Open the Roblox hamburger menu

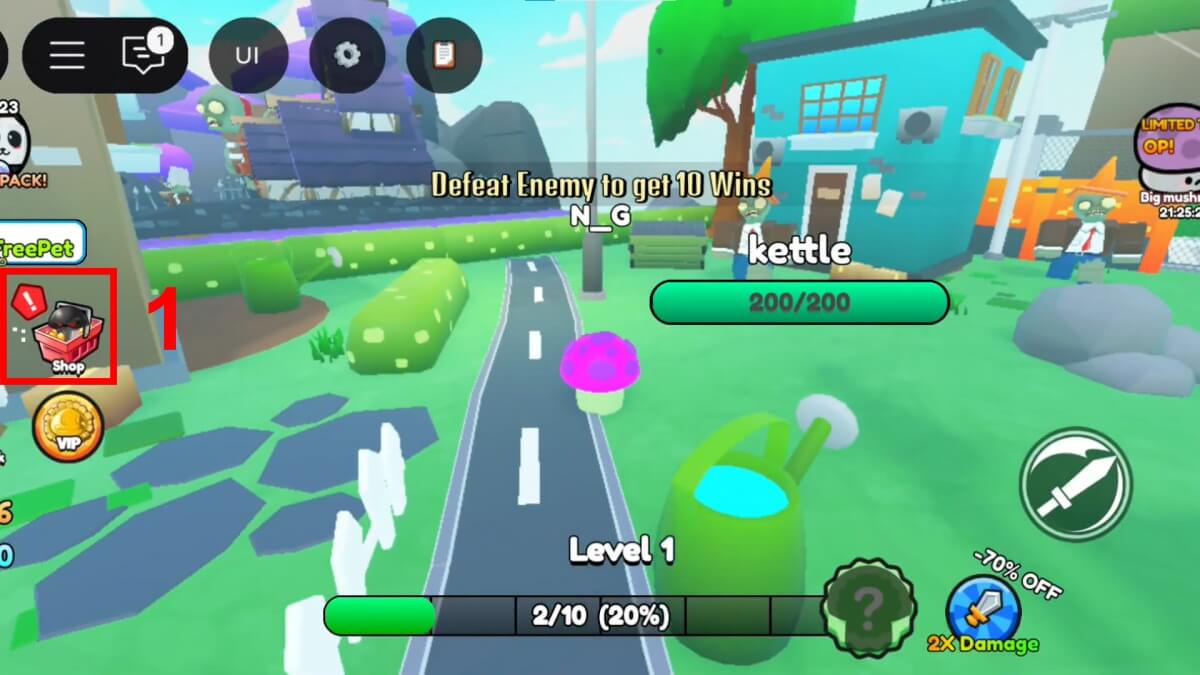67,54
